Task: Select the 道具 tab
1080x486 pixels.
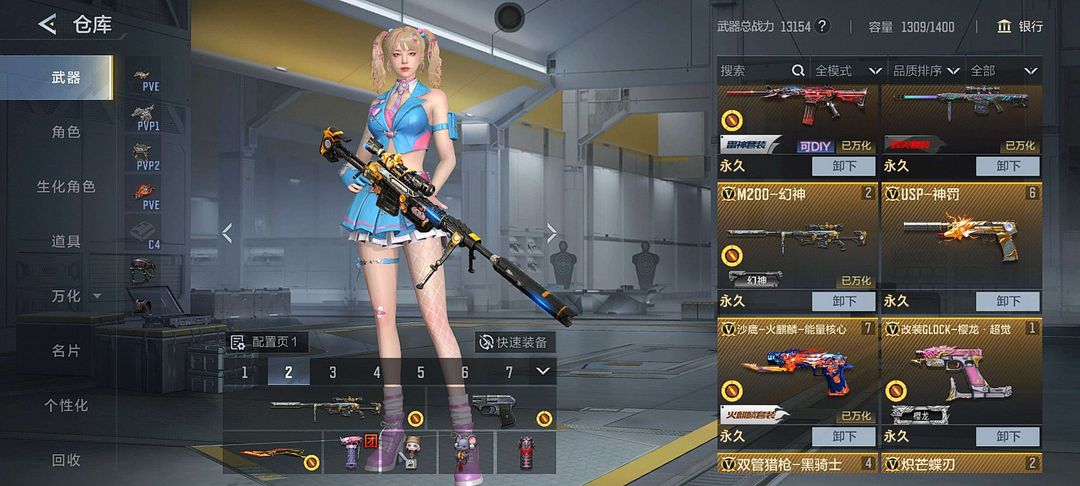Action: click(66, 241)
